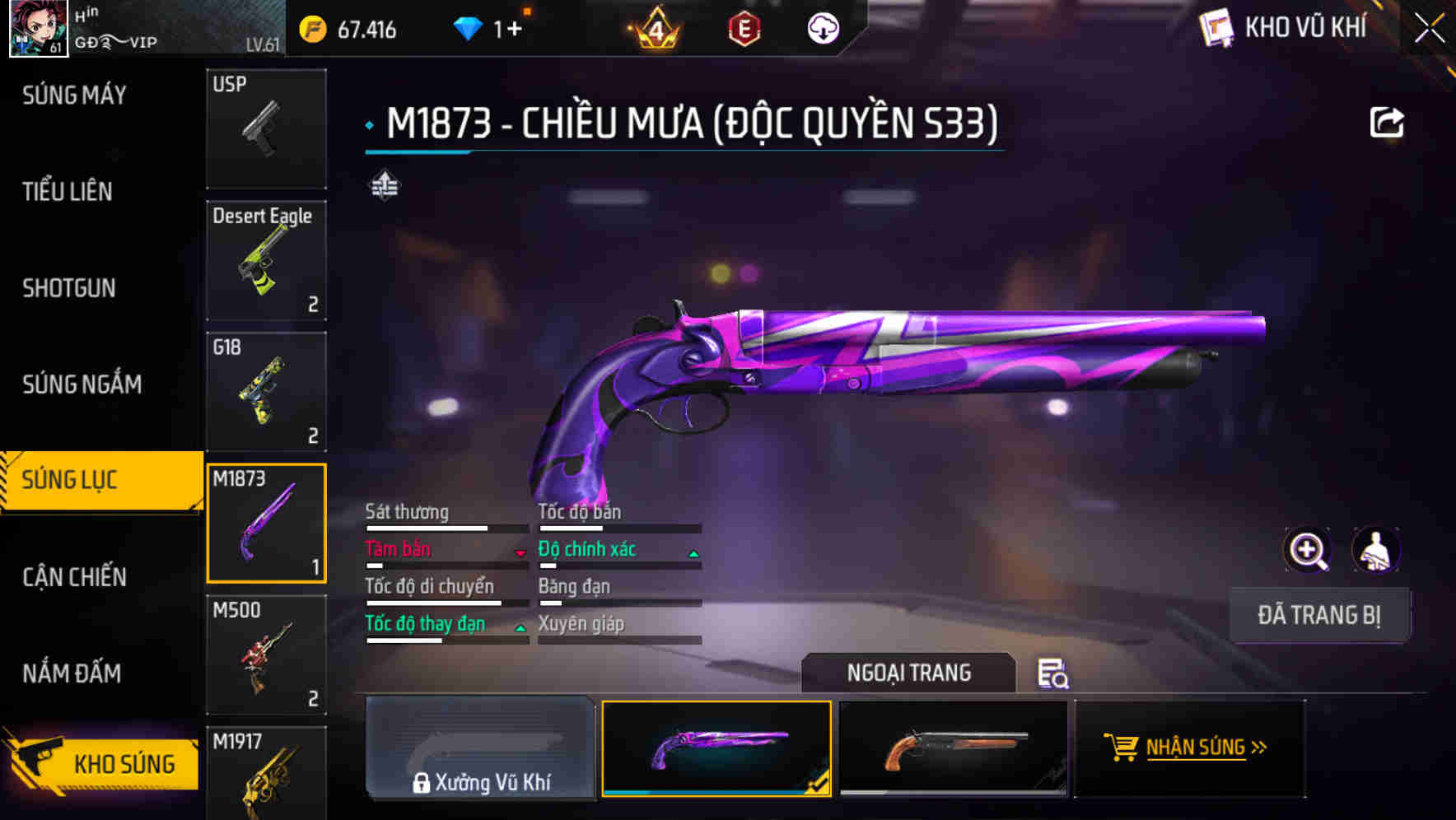Open player avatar with Demon Slayer image
Viewport: 1456px width, 820px height.
point(38,27)
